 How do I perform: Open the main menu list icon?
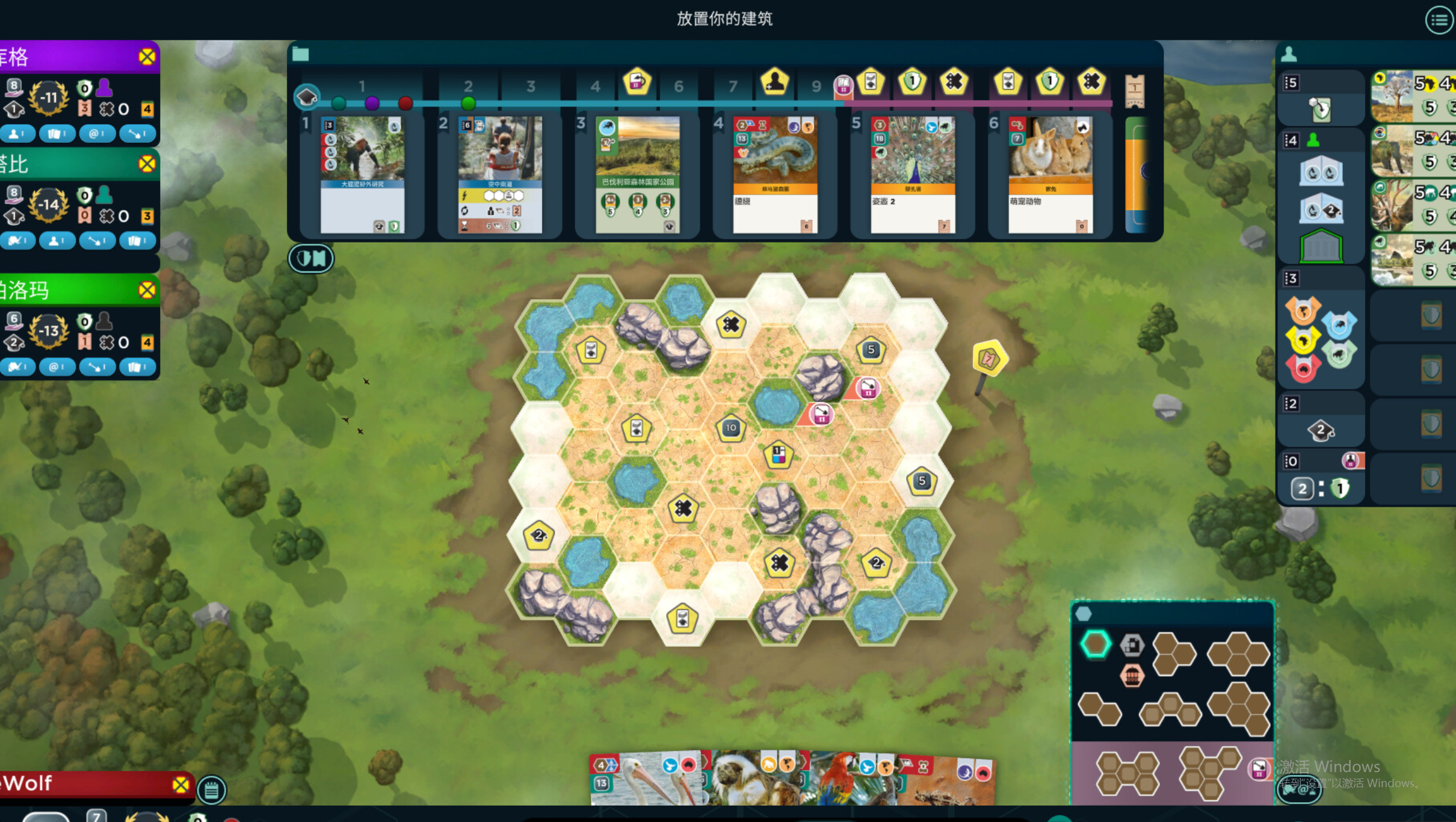pyautogui.click(x=1439, y=20)
